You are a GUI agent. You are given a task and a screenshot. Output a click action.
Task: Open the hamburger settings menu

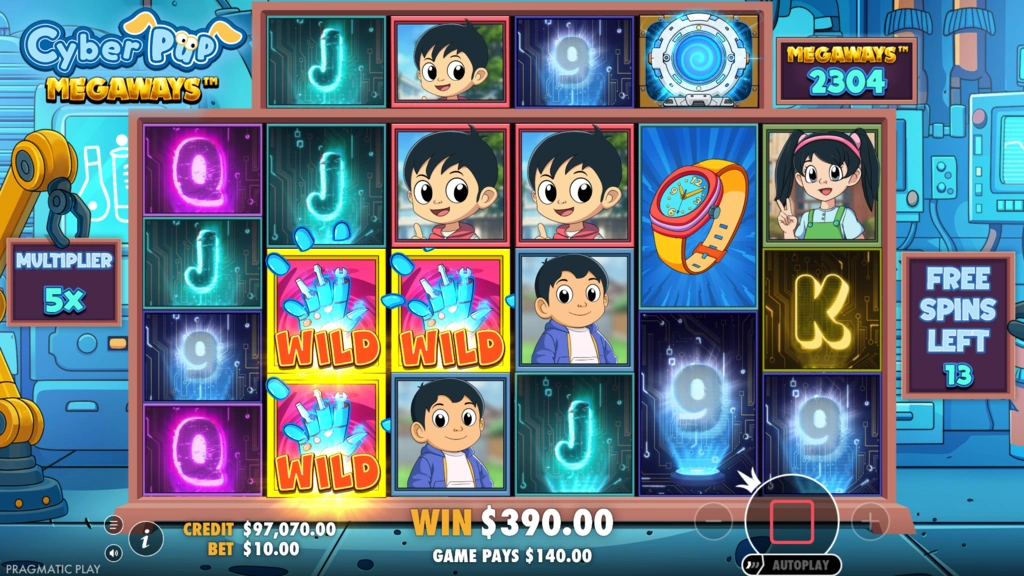click(x=114, y=524)
